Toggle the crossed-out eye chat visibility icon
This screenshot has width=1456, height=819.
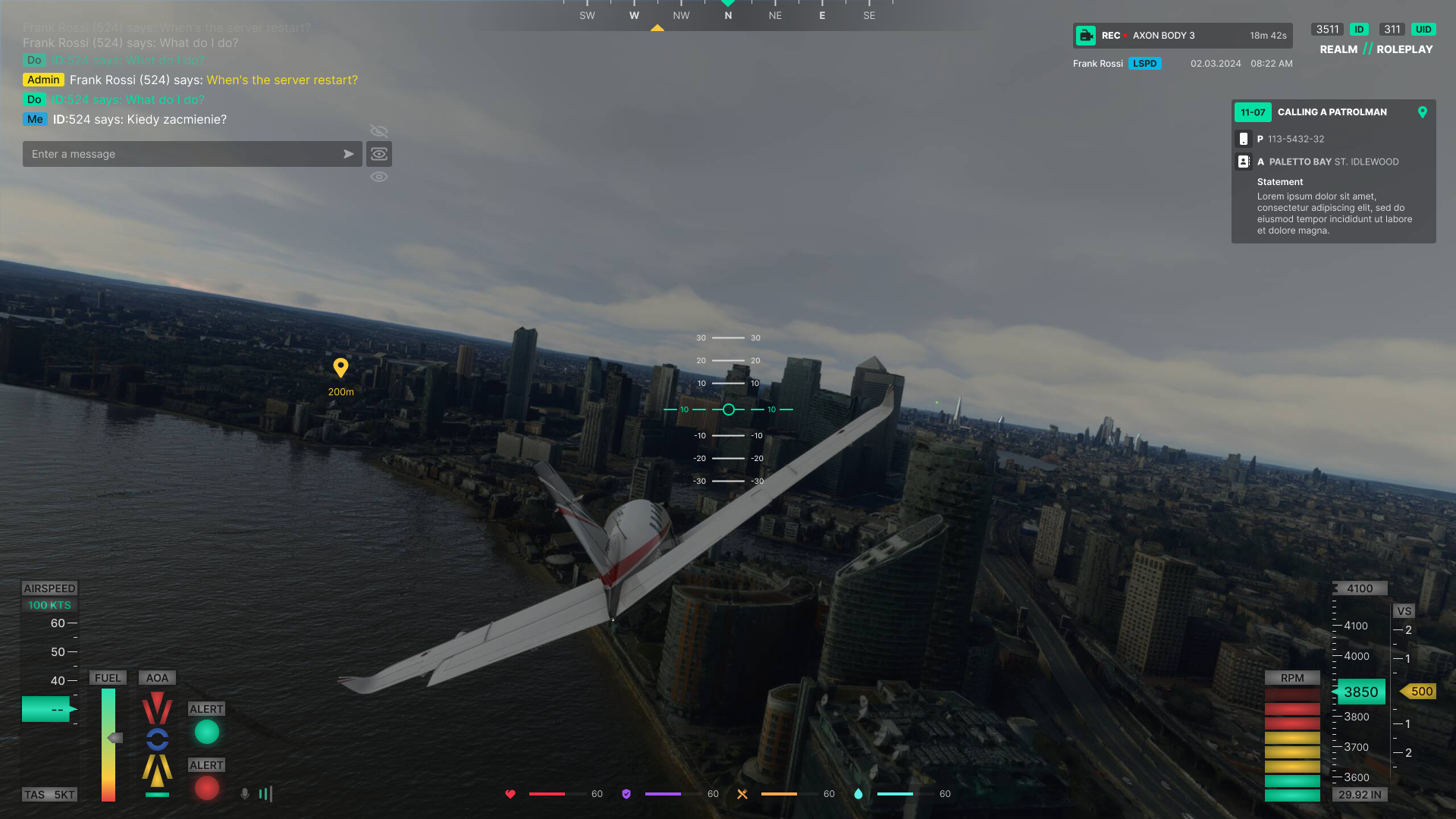tap(379, 131)
